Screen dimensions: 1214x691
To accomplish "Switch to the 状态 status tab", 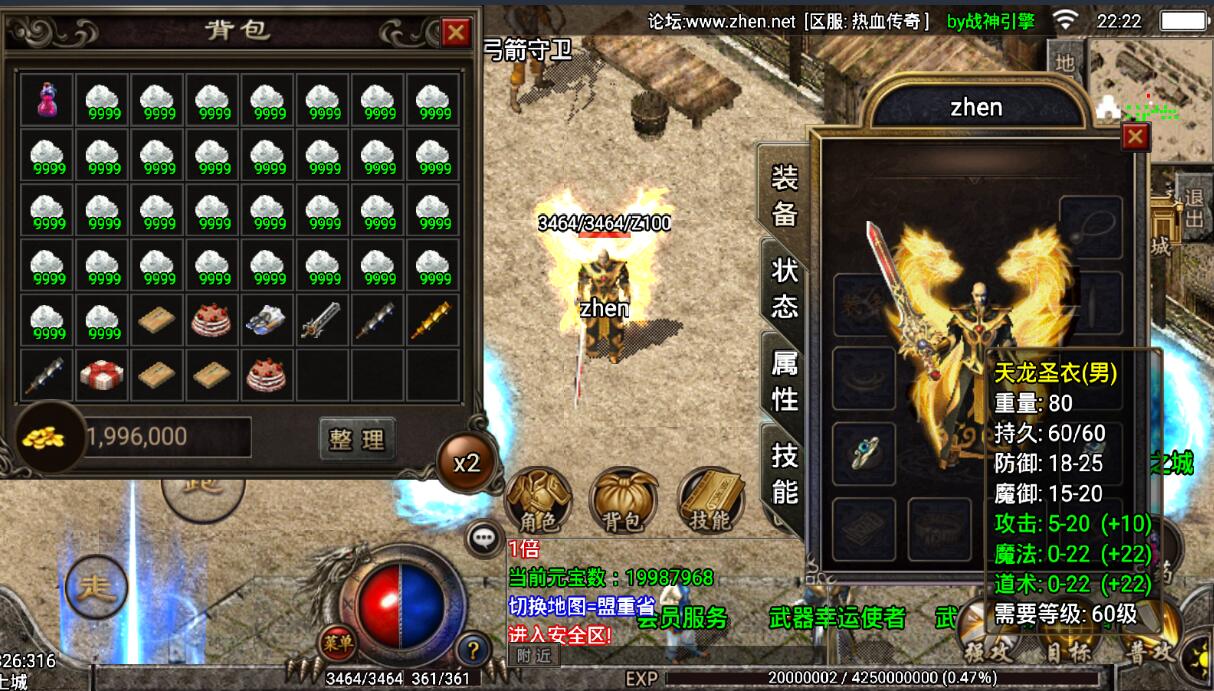I will [x=785, y=287].
